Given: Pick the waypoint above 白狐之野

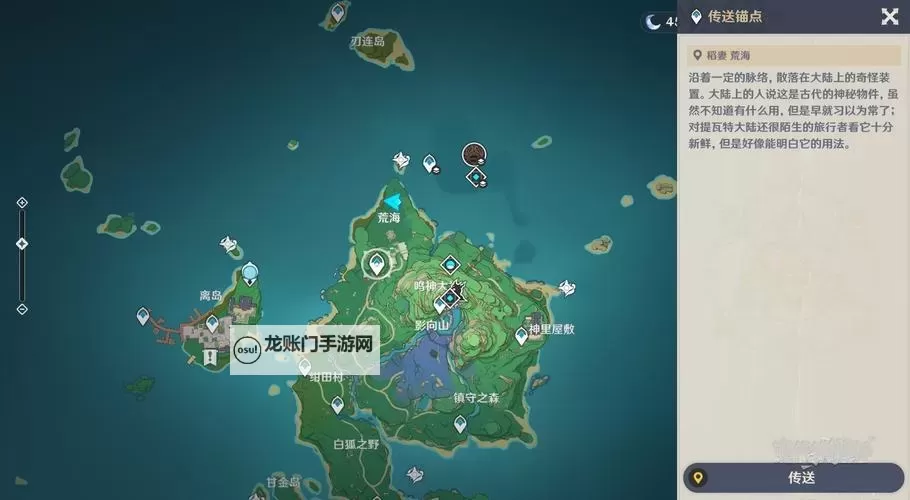Looking at the screenshot, I should pos(337,405).
